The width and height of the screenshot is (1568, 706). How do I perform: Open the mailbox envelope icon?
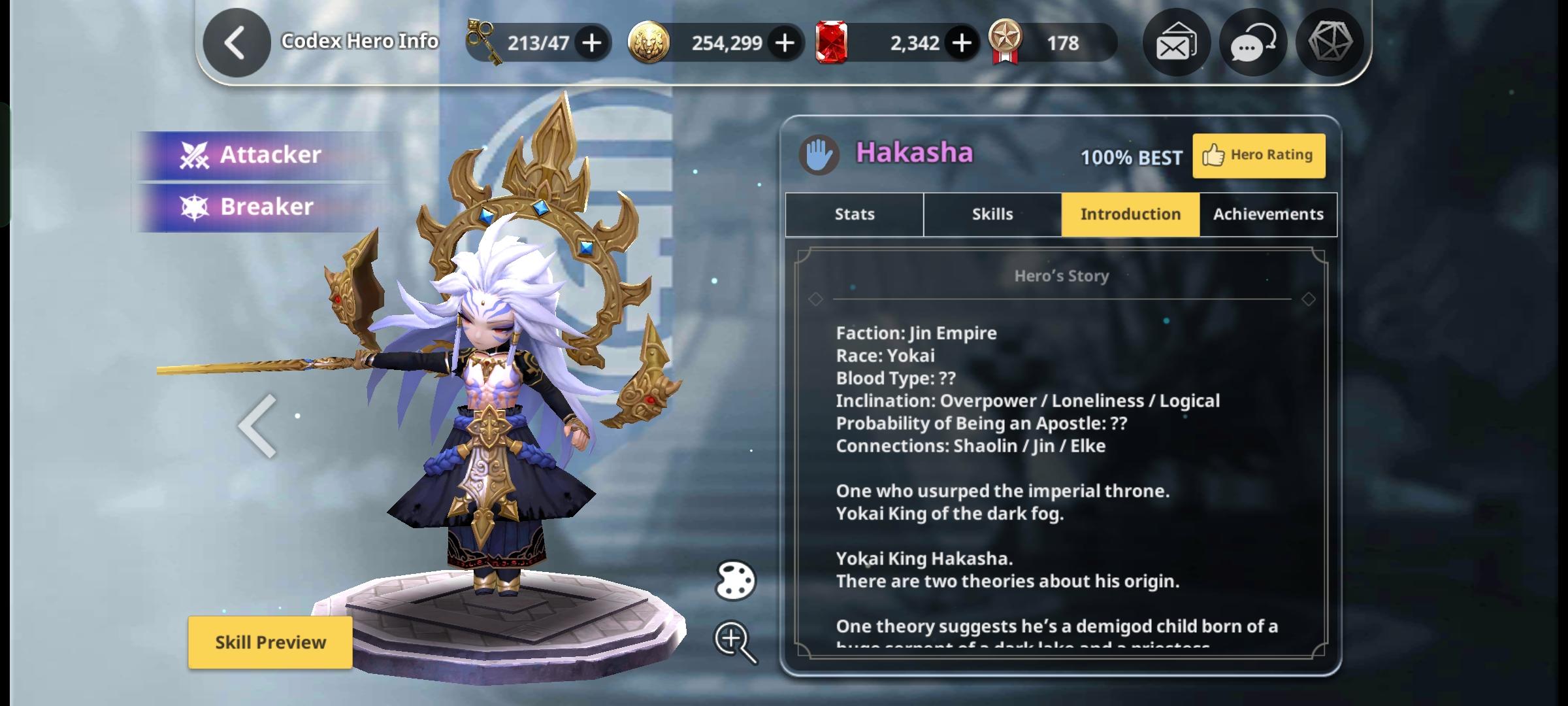click(1176, 43)
